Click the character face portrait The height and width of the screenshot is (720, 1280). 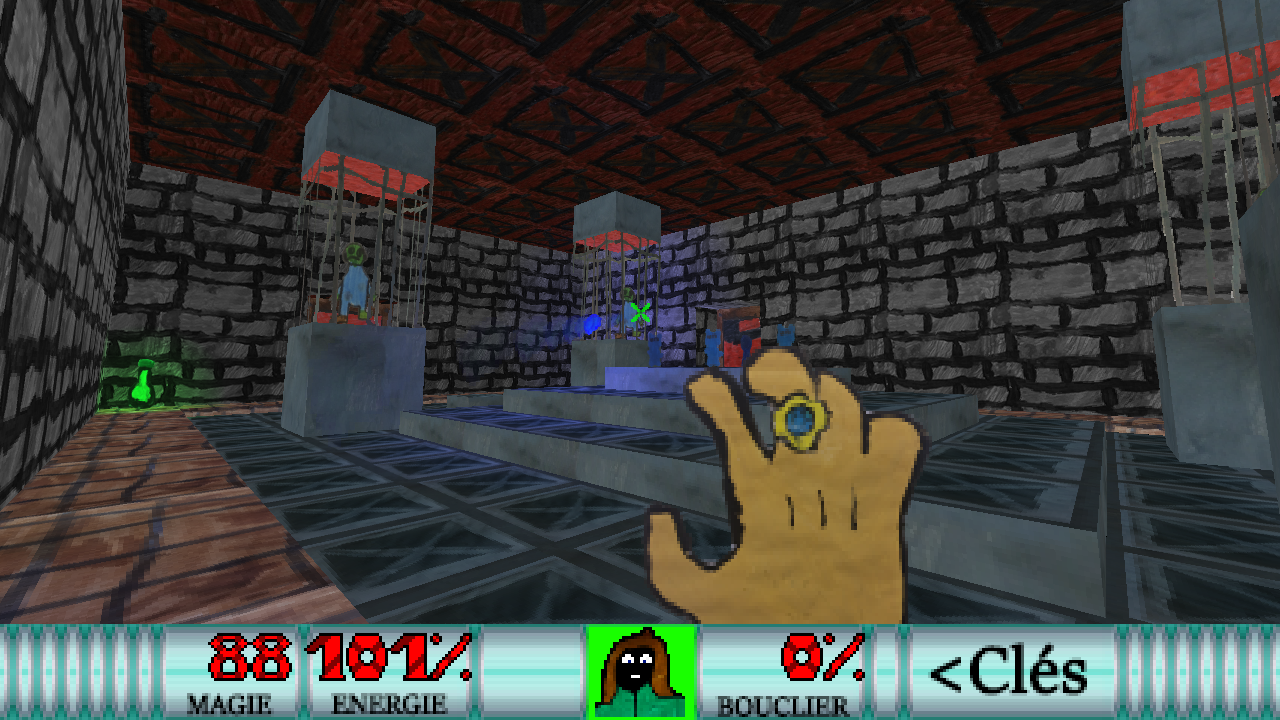coord(640,671)
